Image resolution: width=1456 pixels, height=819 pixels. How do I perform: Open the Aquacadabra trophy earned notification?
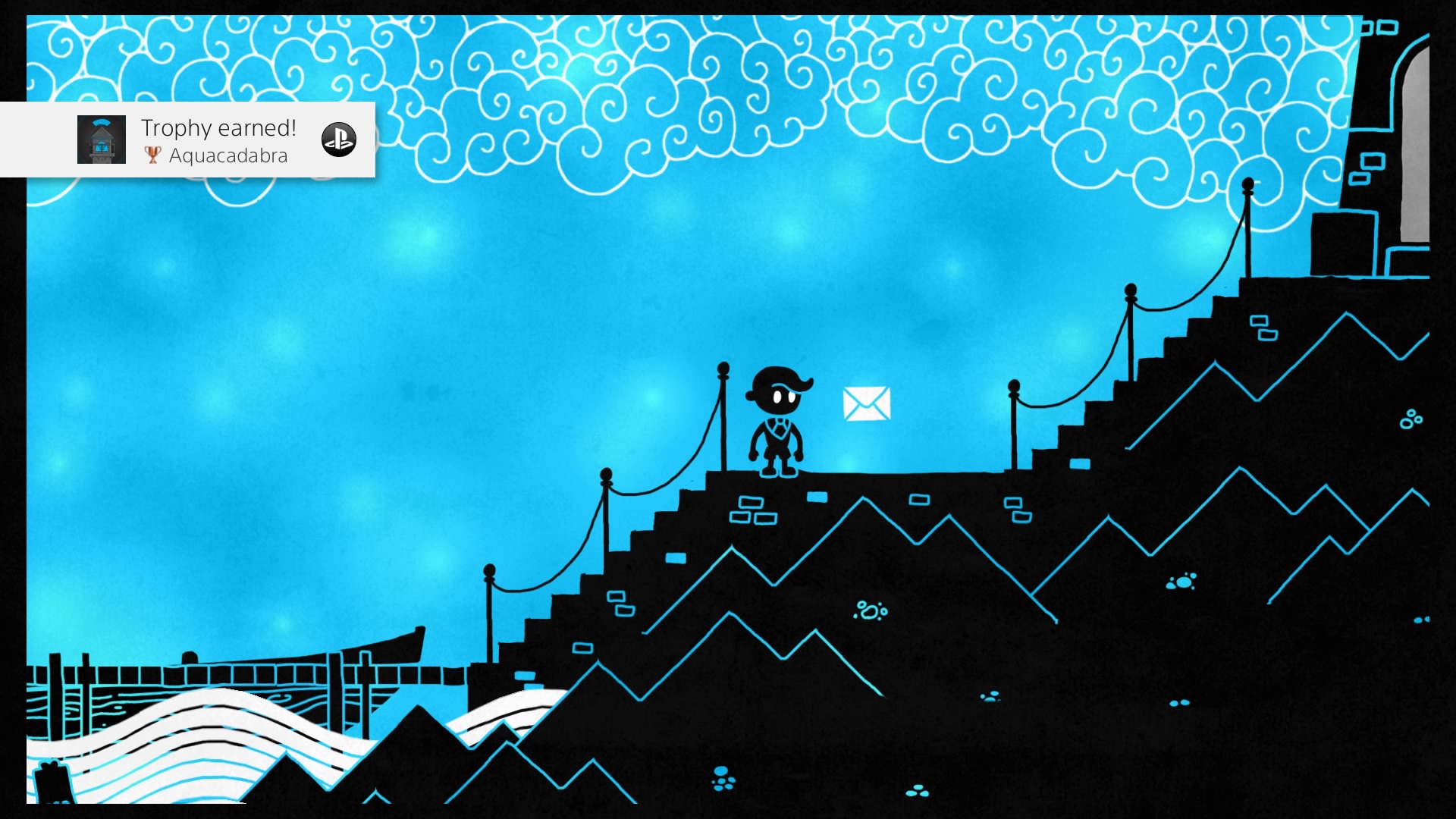point(218,140)
